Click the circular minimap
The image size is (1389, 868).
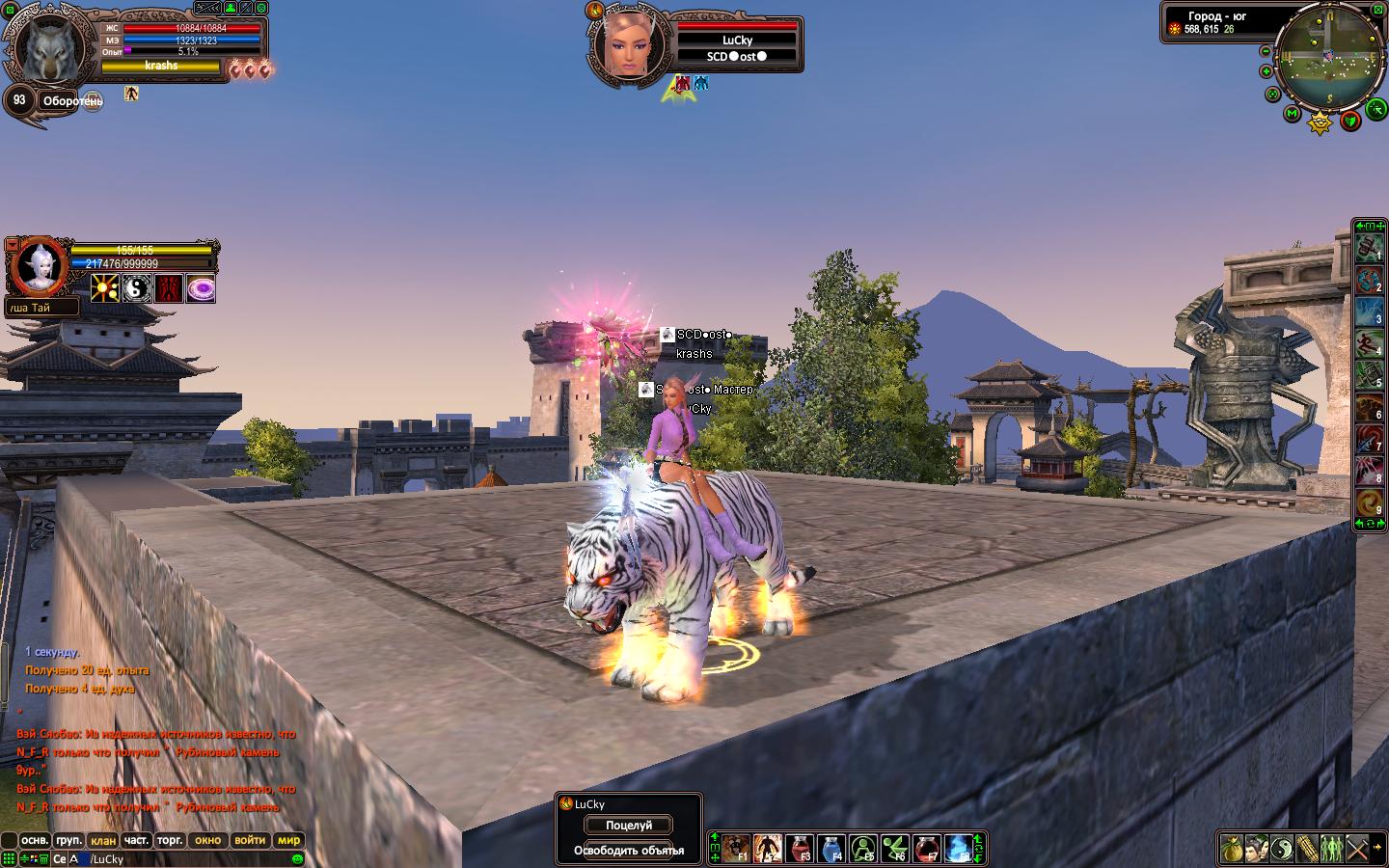(x=1327, y=56)
